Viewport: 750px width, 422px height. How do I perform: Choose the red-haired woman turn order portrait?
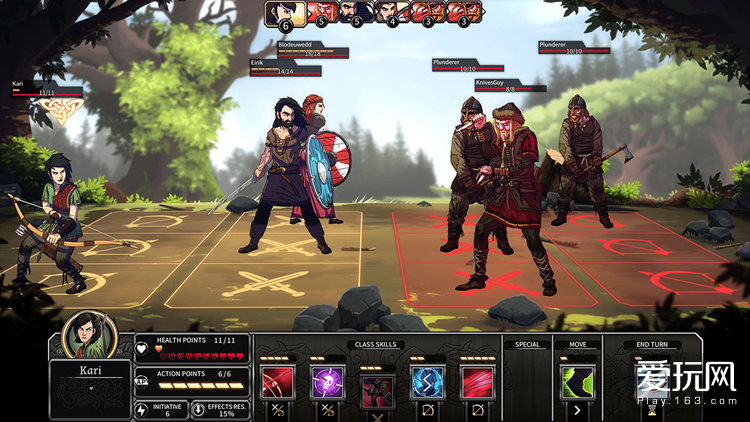coord(388,13)
